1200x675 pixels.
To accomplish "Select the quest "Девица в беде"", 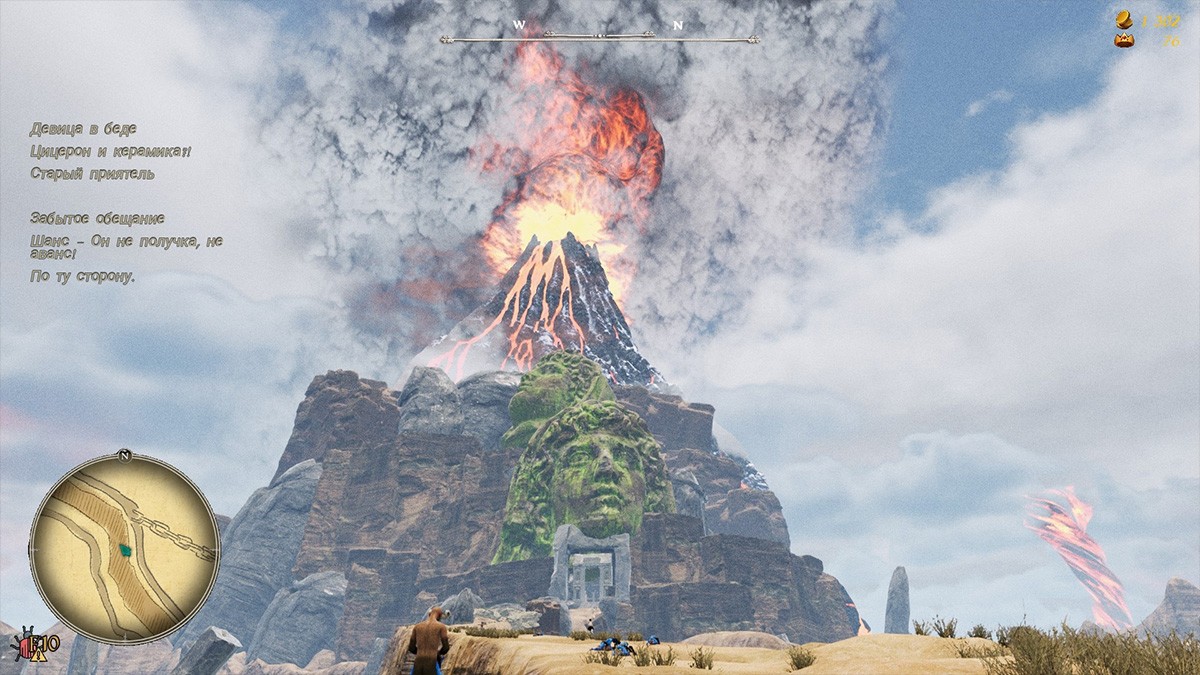I will [x=83, y=129].
